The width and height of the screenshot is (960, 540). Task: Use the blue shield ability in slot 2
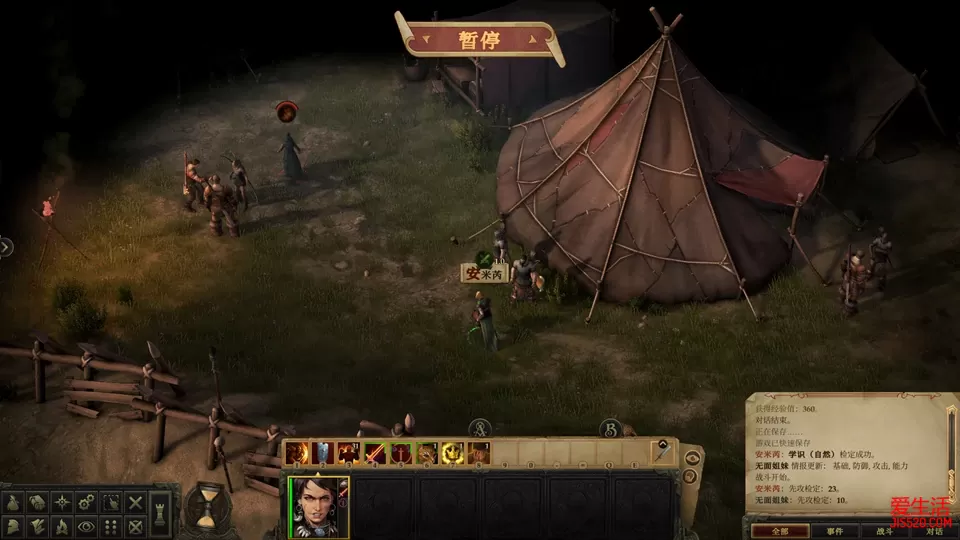point(323,453)
